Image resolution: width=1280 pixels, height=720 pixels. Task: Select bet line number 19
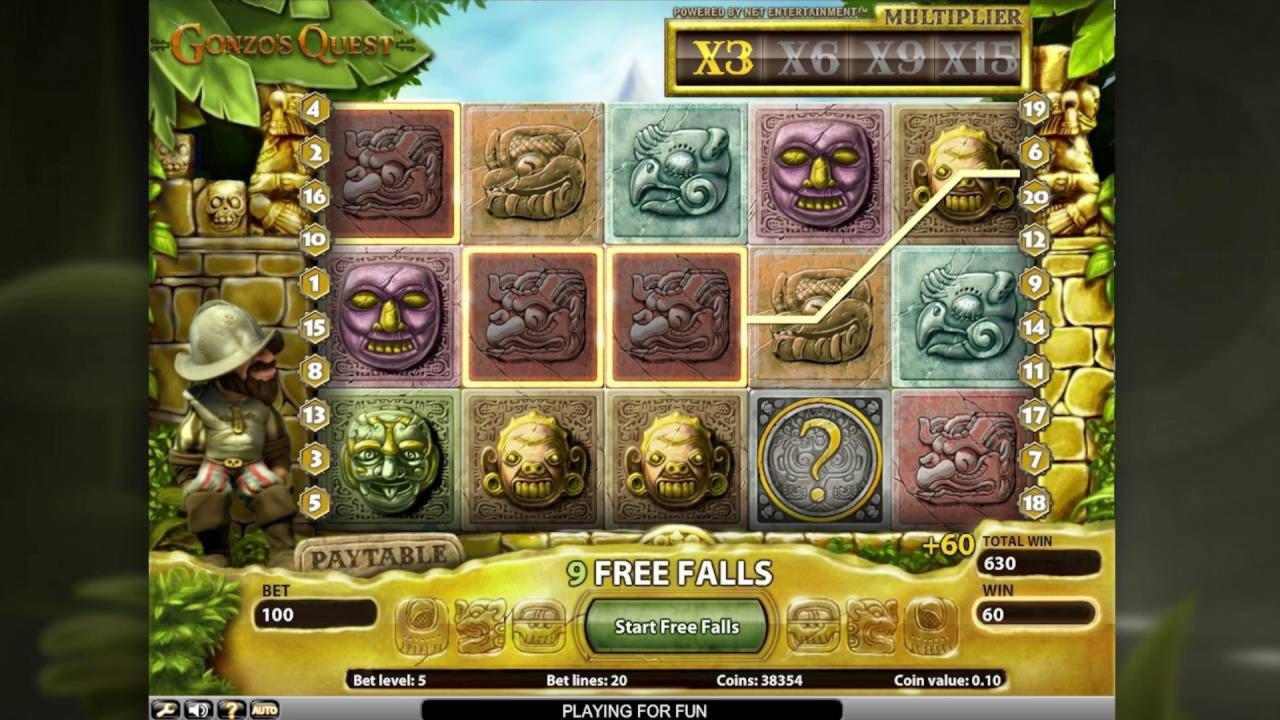[1034, 109]
